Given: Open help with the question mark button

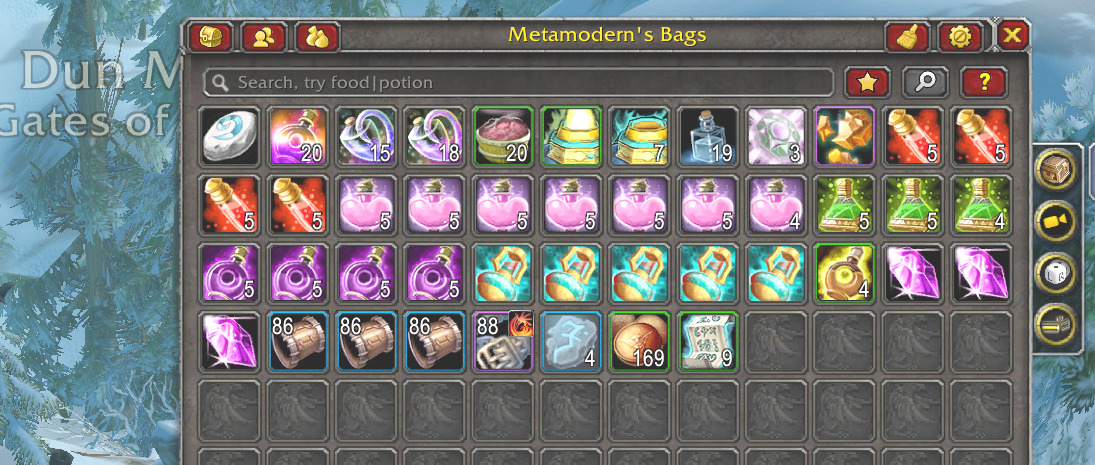Looking at the screenshot, I should point(983,82).
